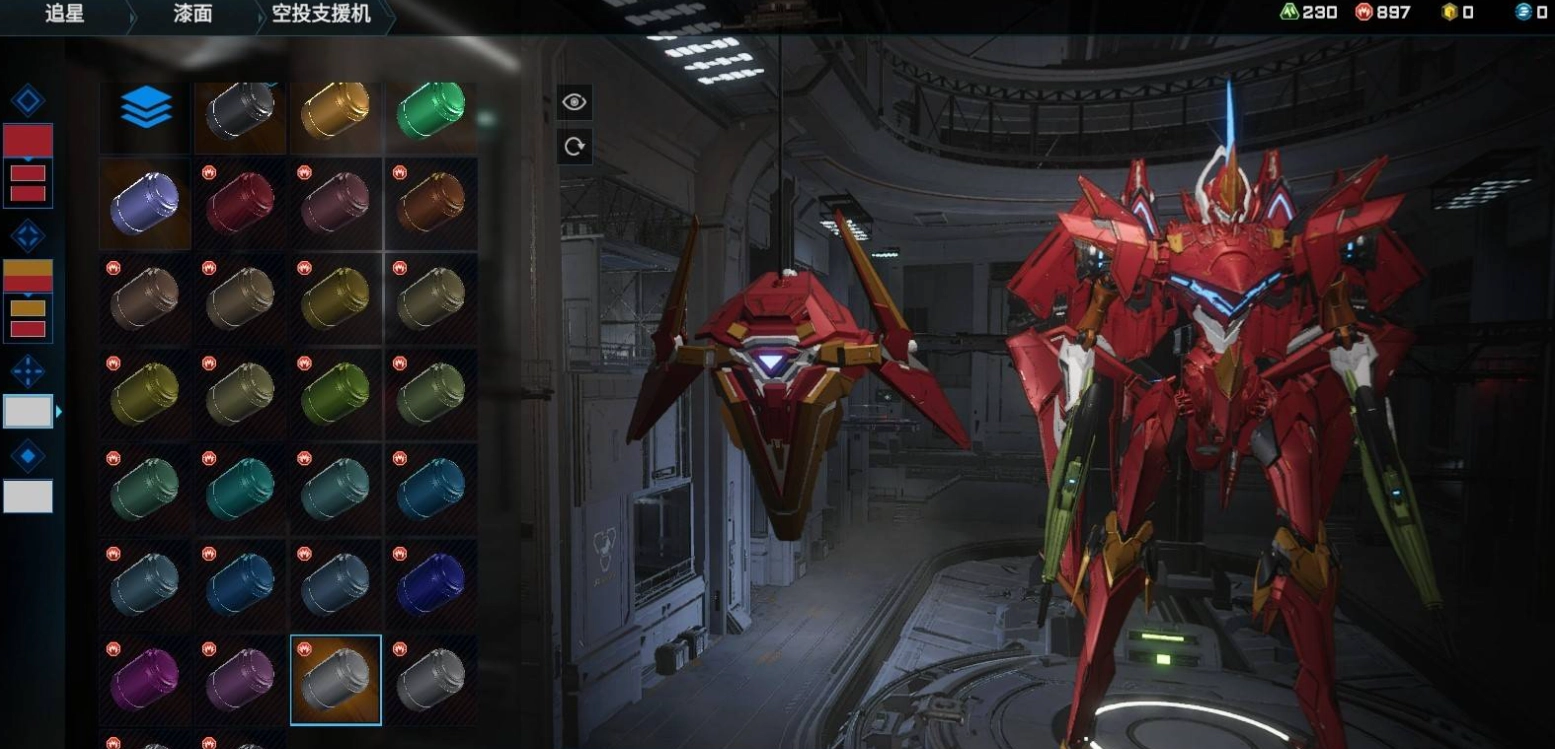Pick the deep royal blue paint can
Screen dimensions: 1555x749
(x=431, y=585)
